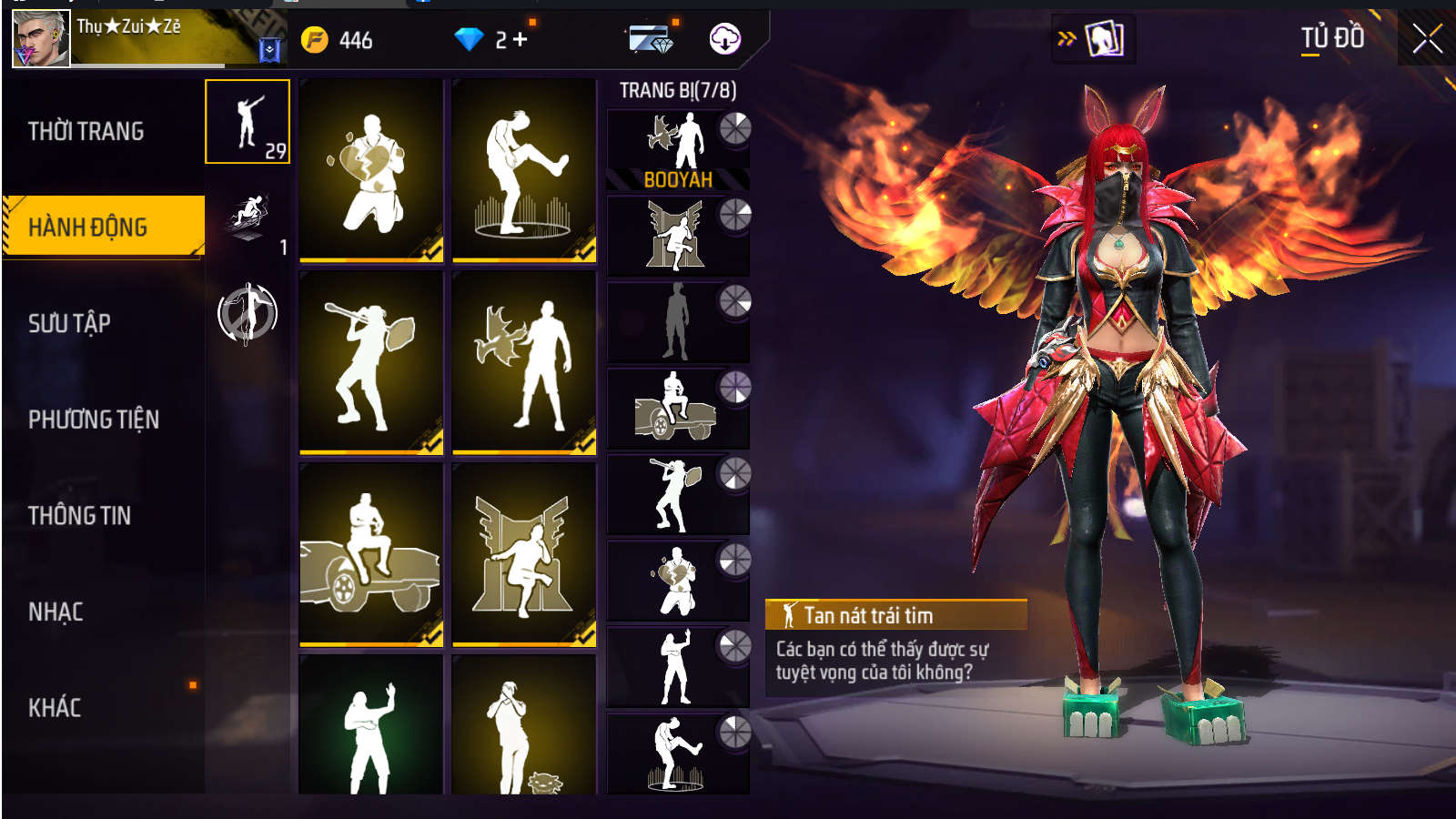Image resolution: width=1456 pixels, height=819 pixels.
Task: Open the THỜI TRANG category
Action: click(x=86, y=132)
